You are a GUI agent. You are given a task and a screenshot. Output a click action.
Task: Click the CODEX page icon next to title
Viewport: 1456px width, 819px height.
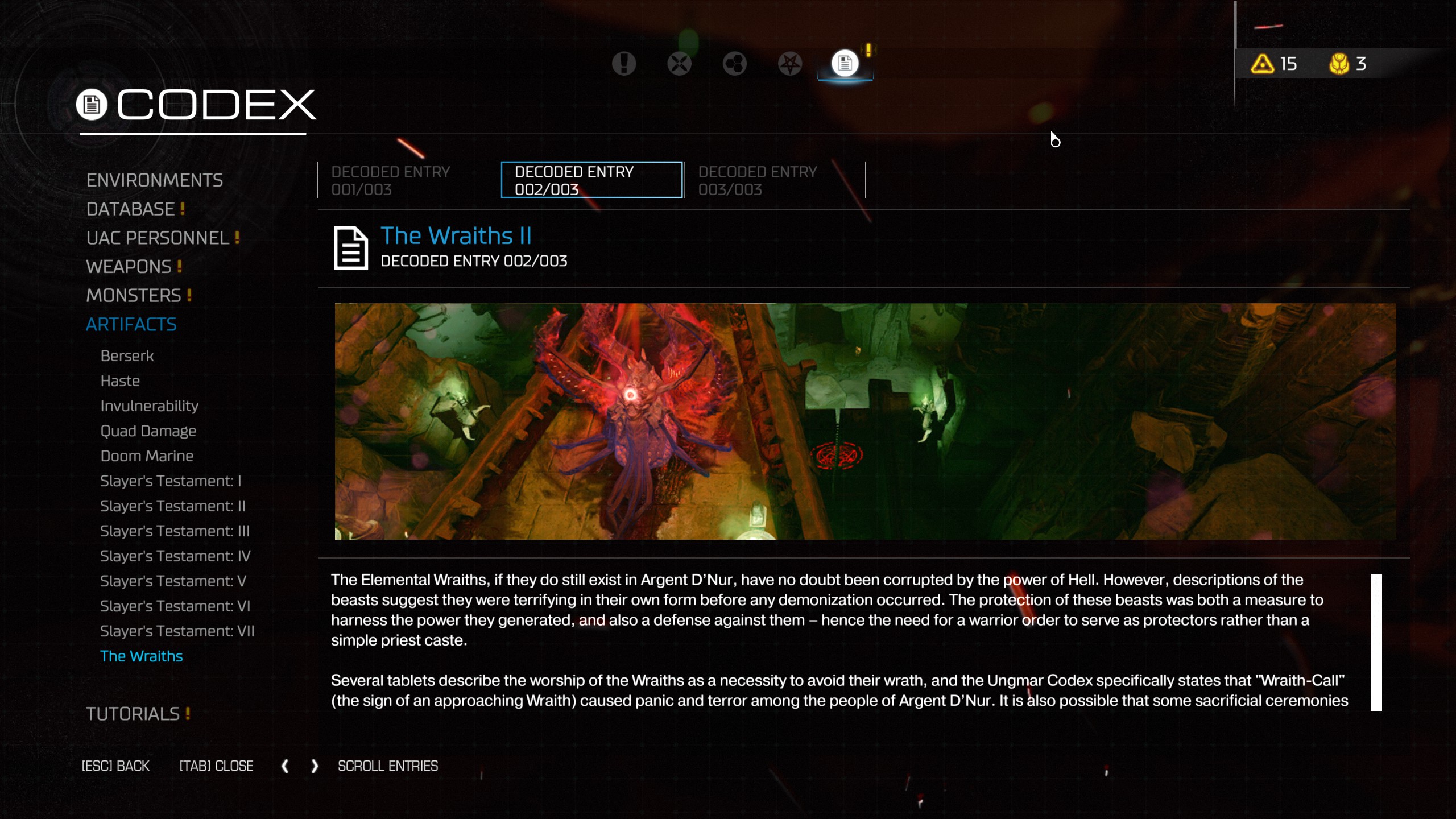pos(91,104)
